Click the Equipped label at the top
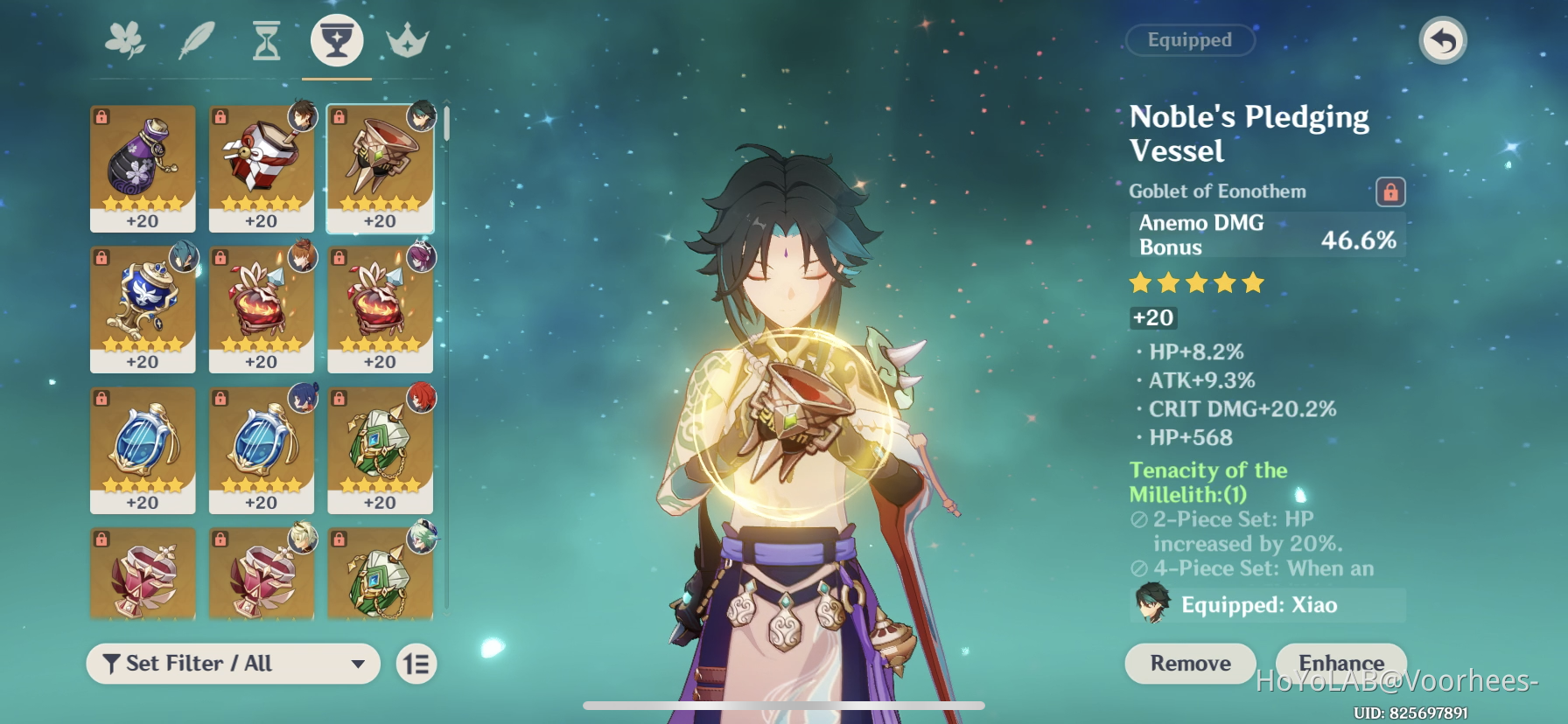The image size is (1568, 724). [1191, 40]
